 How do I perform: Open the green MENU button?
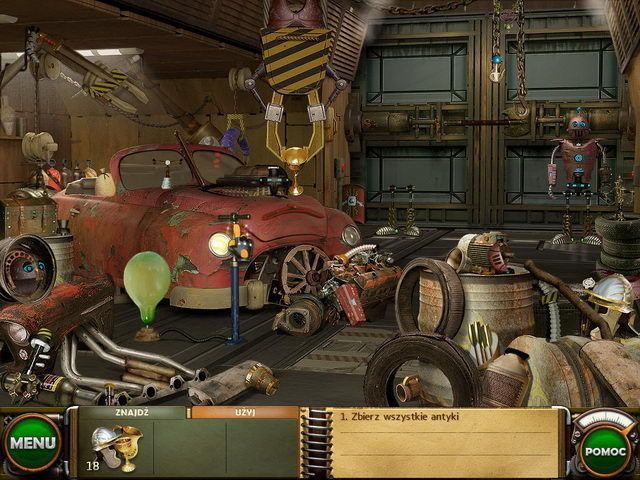click(x=33, y=443)
